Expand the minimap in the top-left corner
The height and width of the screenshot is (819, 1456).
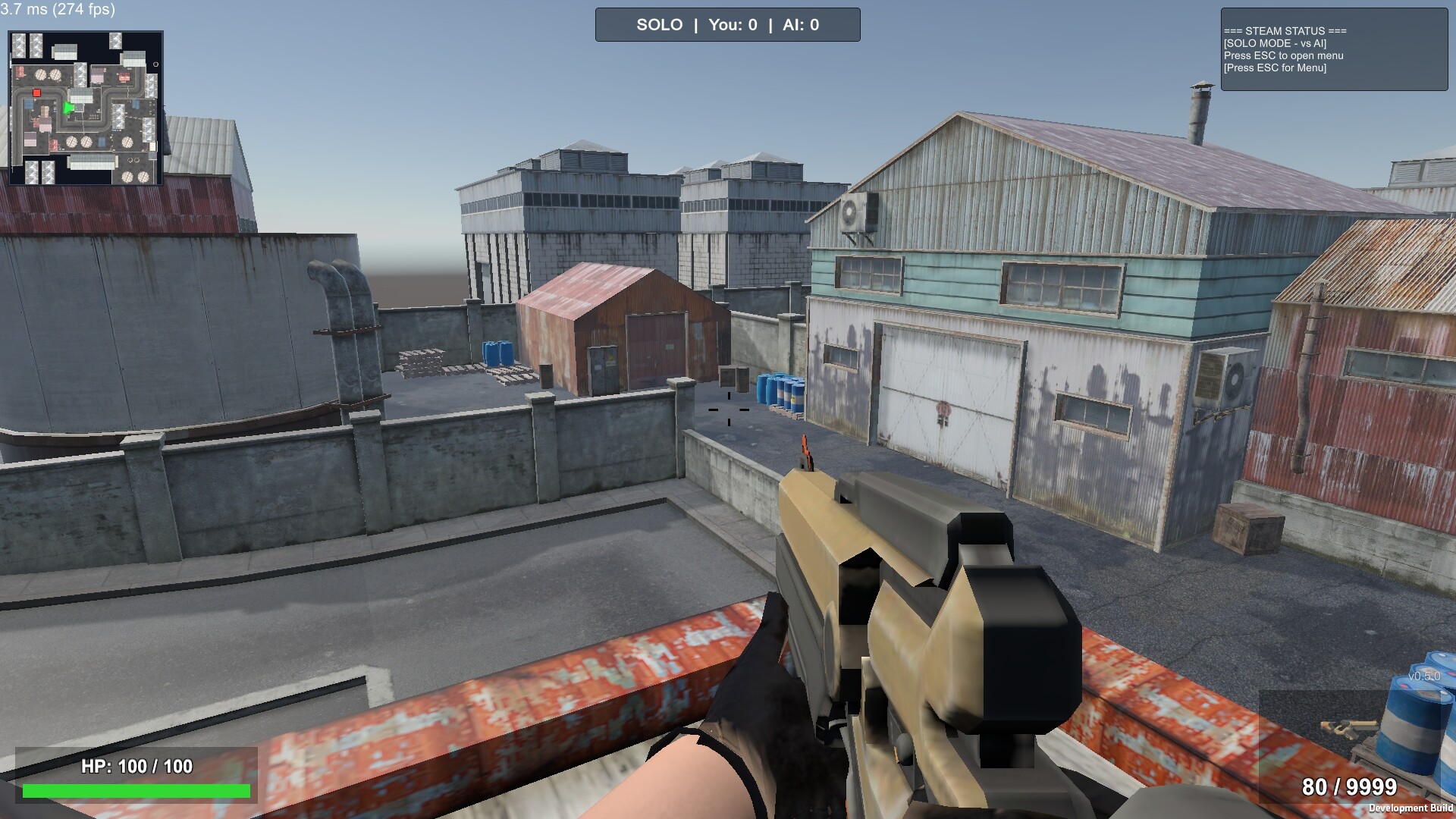87,106
